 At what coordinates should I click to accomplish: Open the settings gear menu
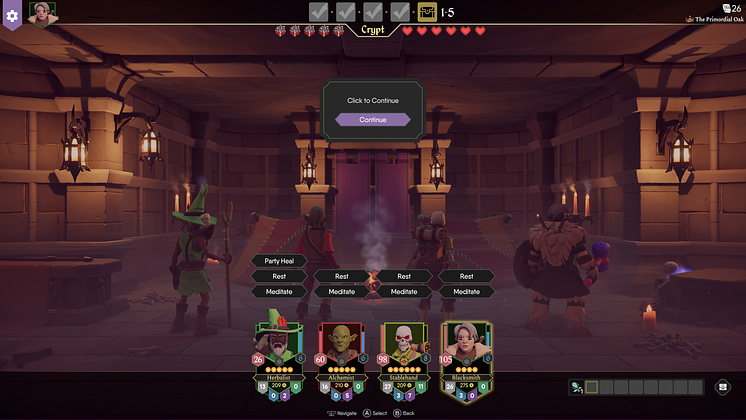pos(12,15)
